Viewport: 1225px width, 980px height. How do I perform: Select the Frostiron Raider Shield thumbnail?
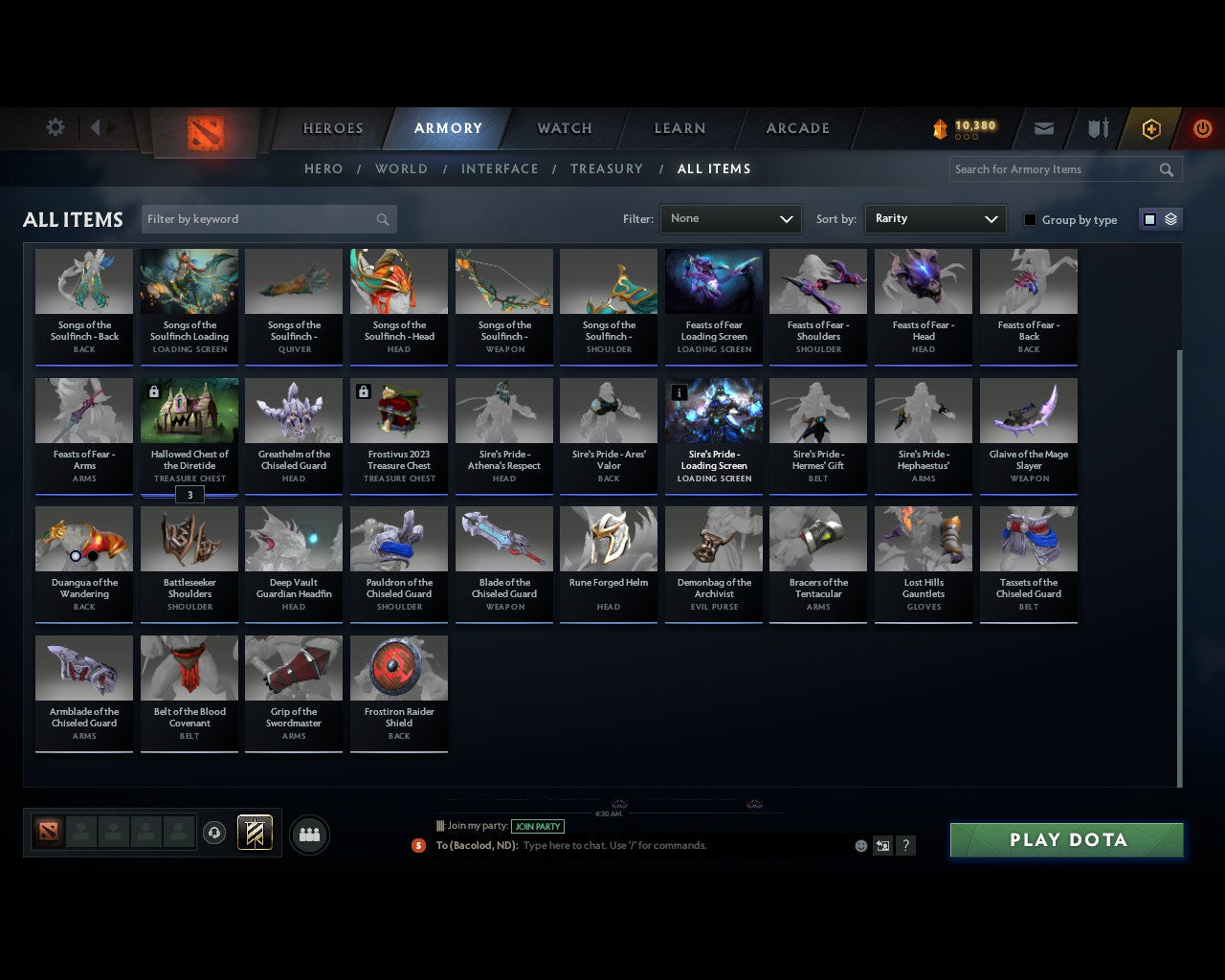[399, 667]
